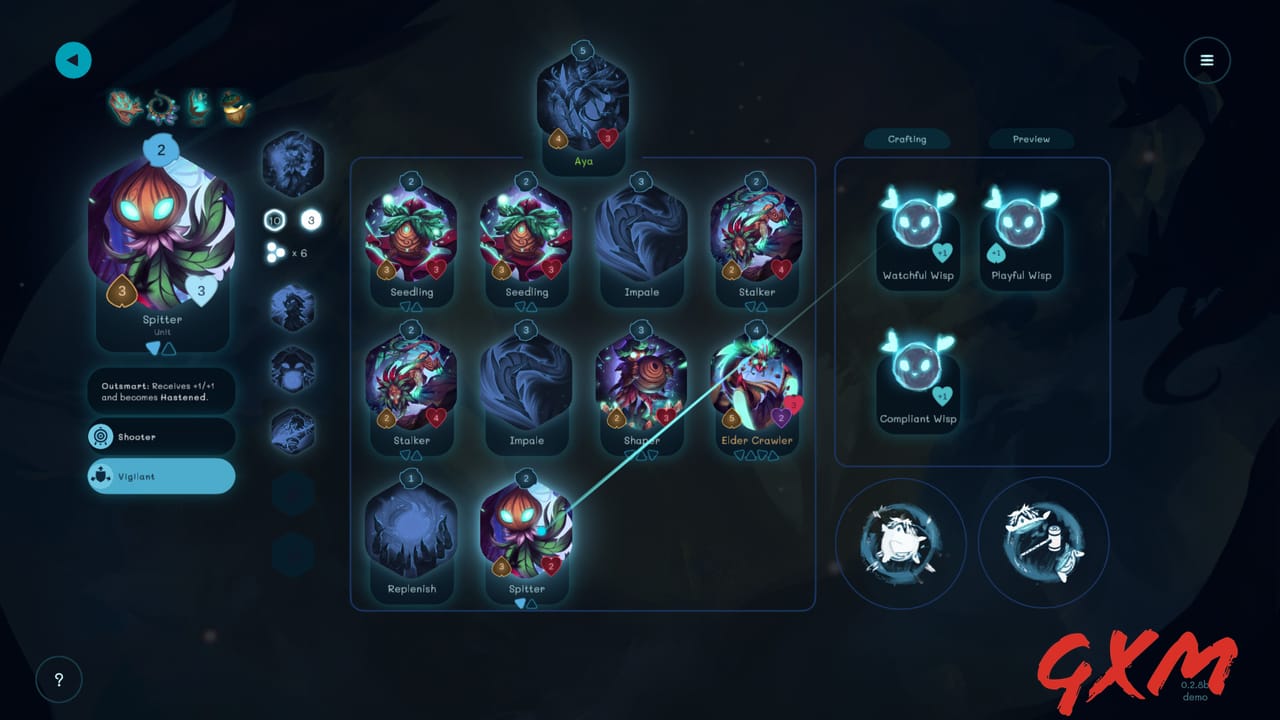Choose the Shaper card
Viewport: 1280px width, 720px height.
641,388
